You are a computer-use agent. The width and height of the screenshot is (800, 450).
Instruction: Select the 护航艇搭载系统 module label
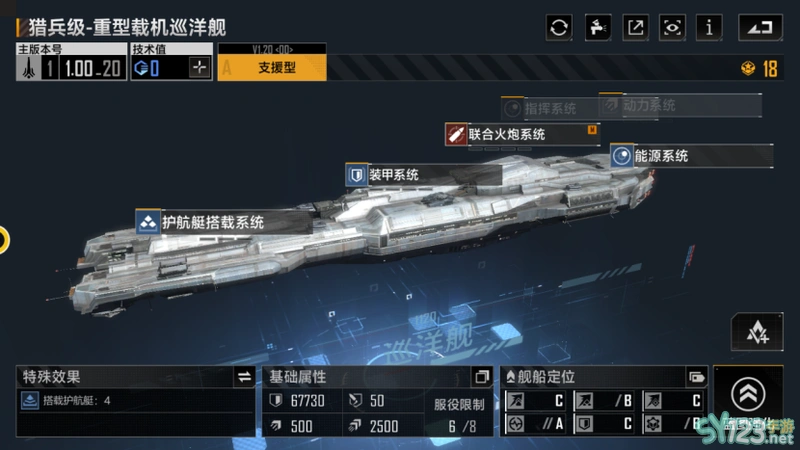coord(212,222)
